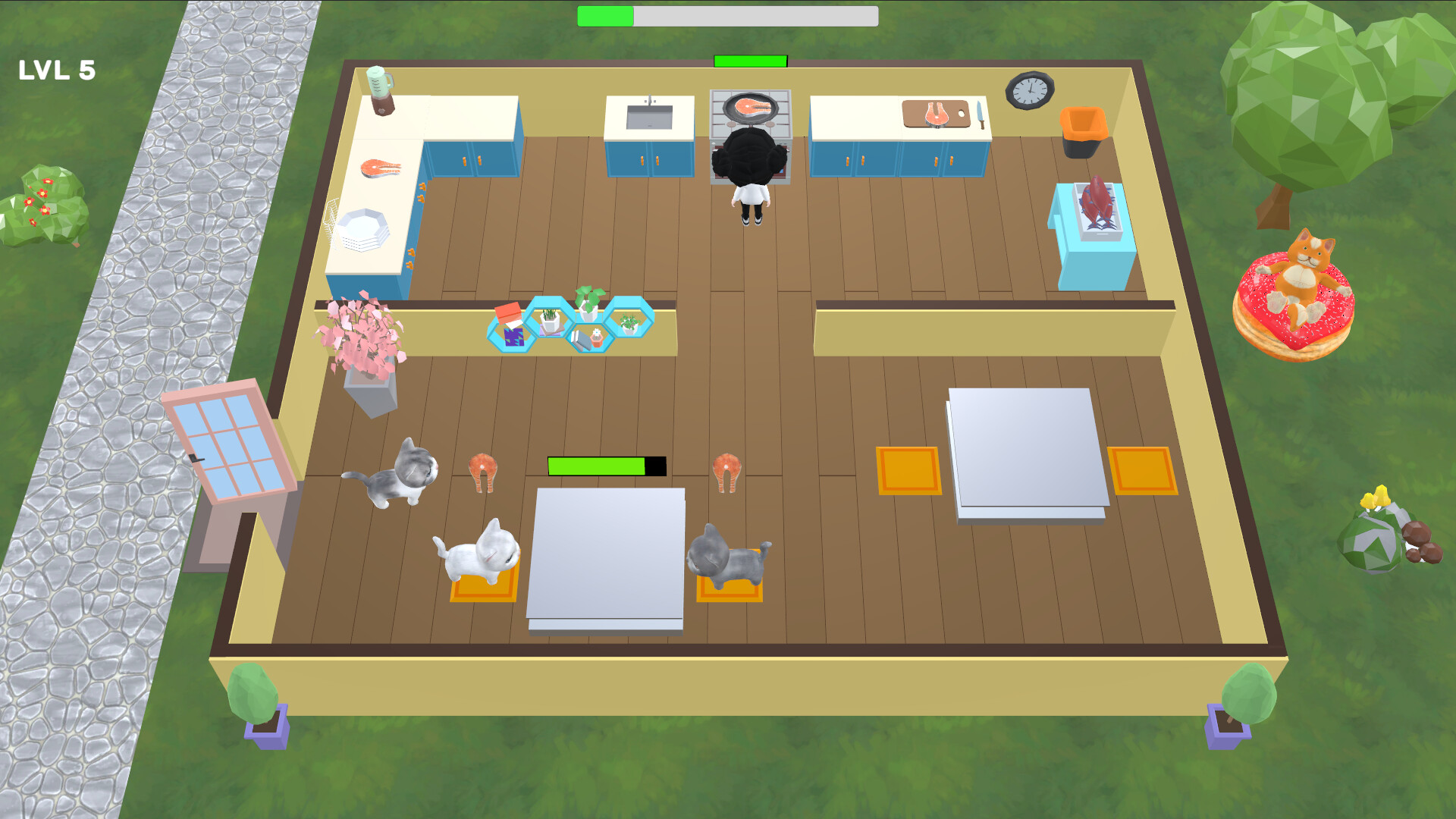Click the stack of plates on the counter
Image resolution: width=1456 pixels, height=819 pixels.
[x=364, y=227]
